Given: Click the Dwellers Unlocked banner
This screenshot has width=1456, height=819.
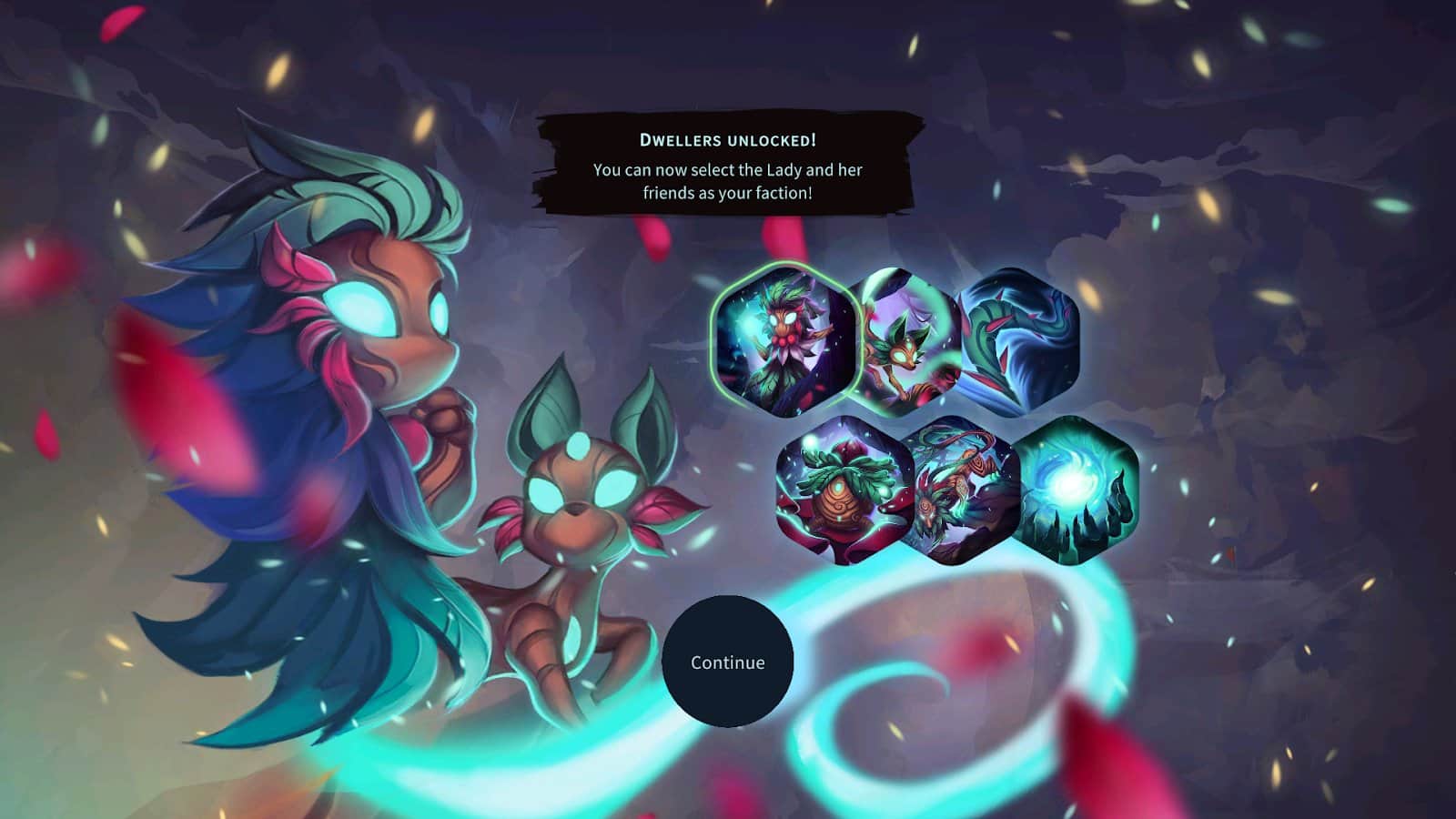Looking at the screenshot, I should click(x=728, y=139).
